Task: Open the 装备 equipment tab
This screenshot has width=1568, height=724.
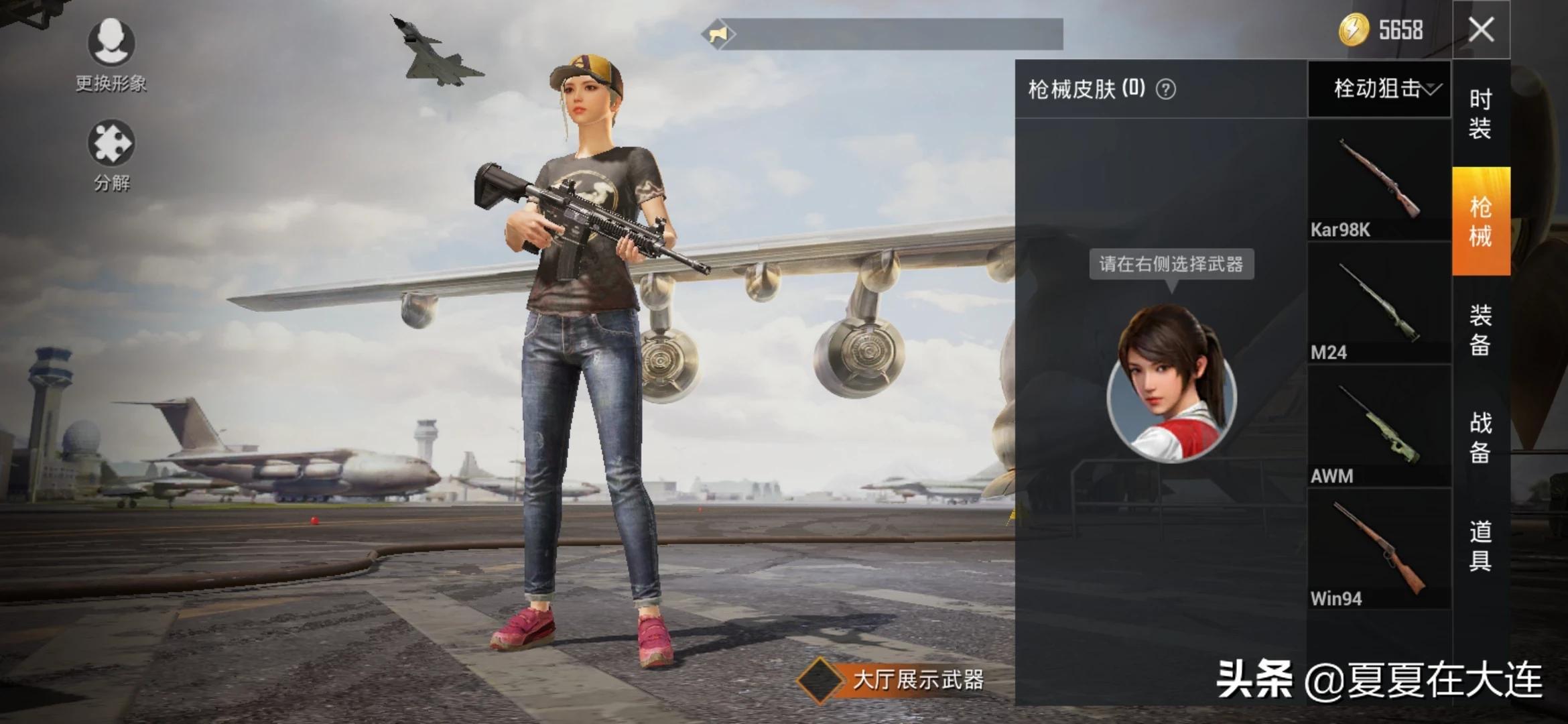Action: tap(1480, 330)
